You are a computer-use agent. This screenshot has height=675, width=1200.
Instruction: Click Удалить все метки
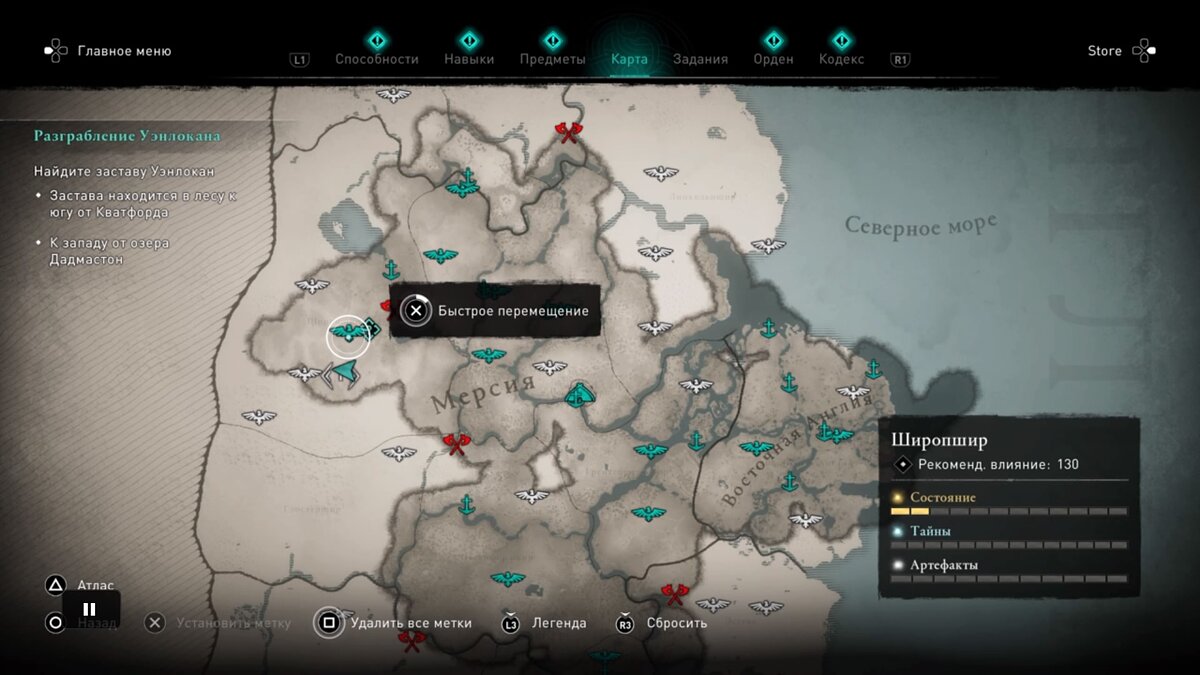pos(410,623)
